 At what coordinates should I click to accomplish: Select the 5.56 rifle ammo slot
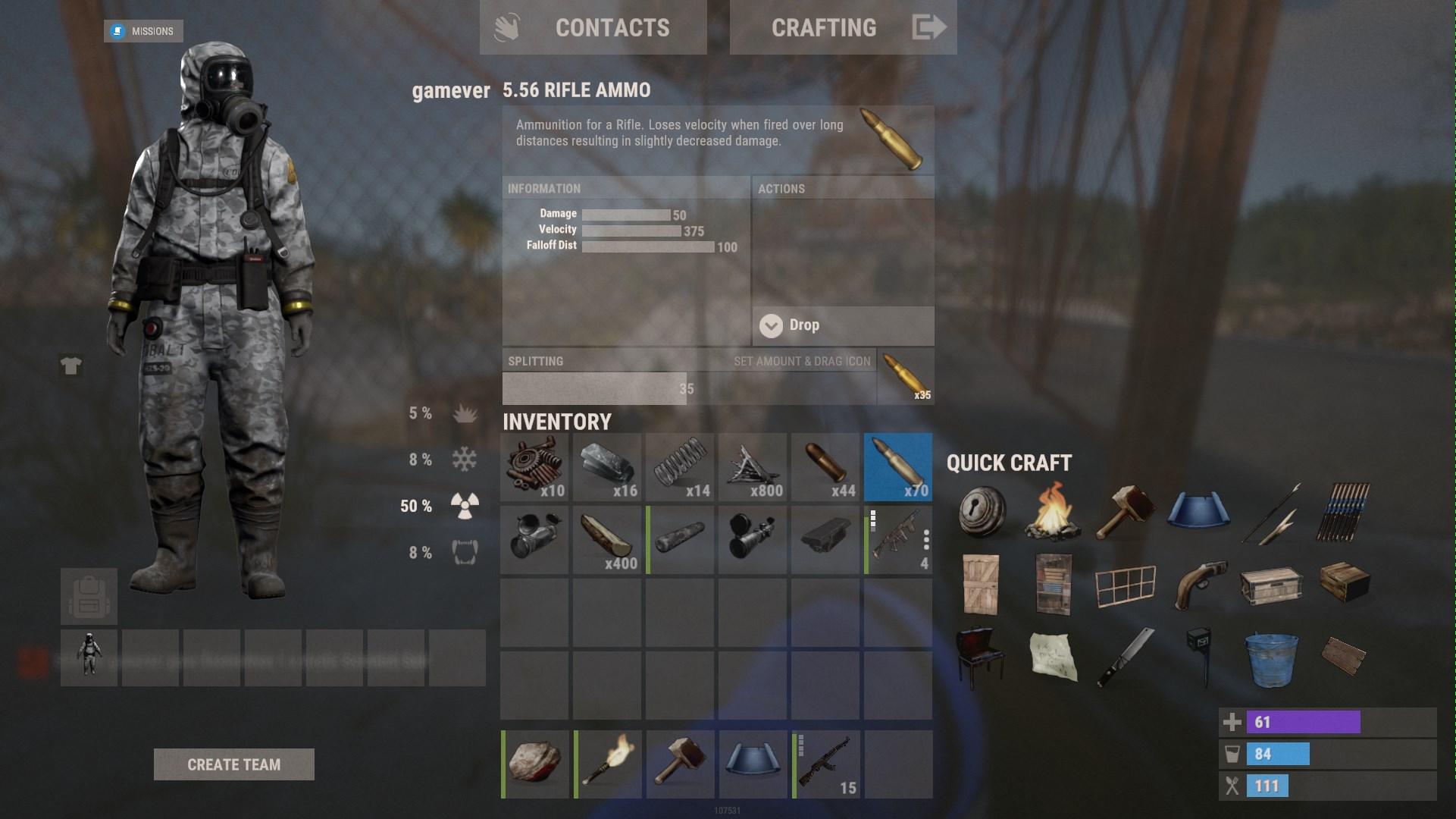pyautogui.click(x=898, y=467)
